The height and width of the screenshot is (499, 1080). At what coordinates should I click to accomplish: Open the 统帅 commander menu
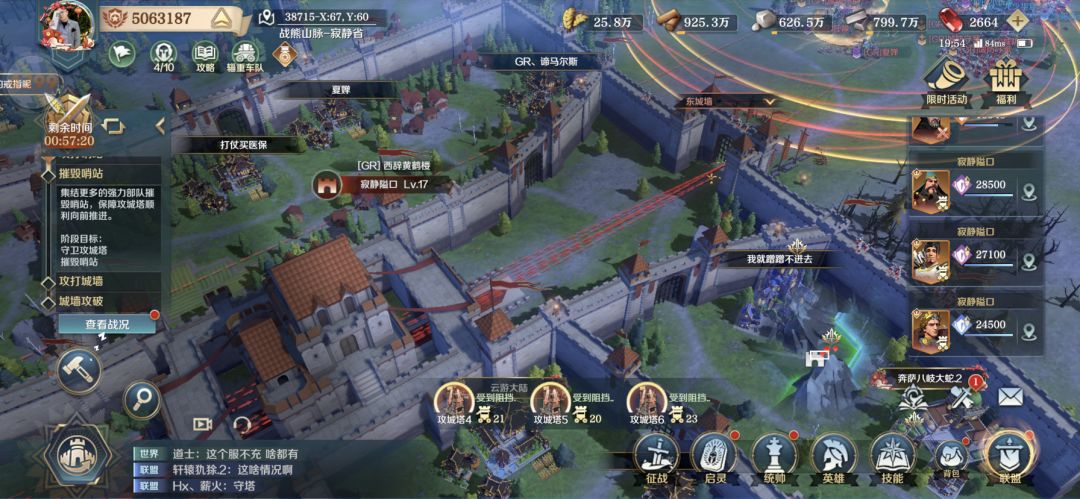point(774,456)
